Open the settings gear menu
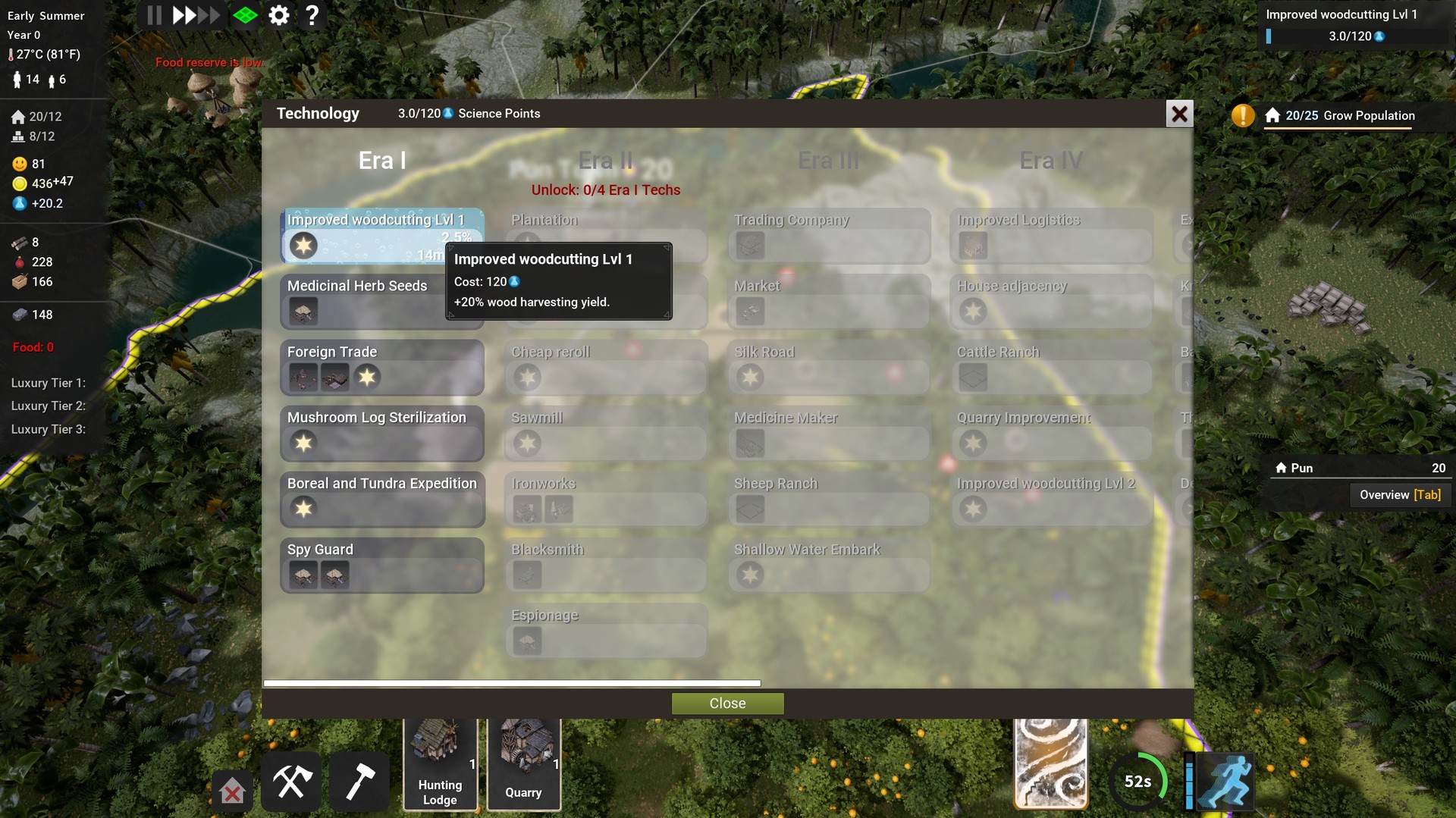Screen dimensions: 1456x818 click(x=278, y=14)
